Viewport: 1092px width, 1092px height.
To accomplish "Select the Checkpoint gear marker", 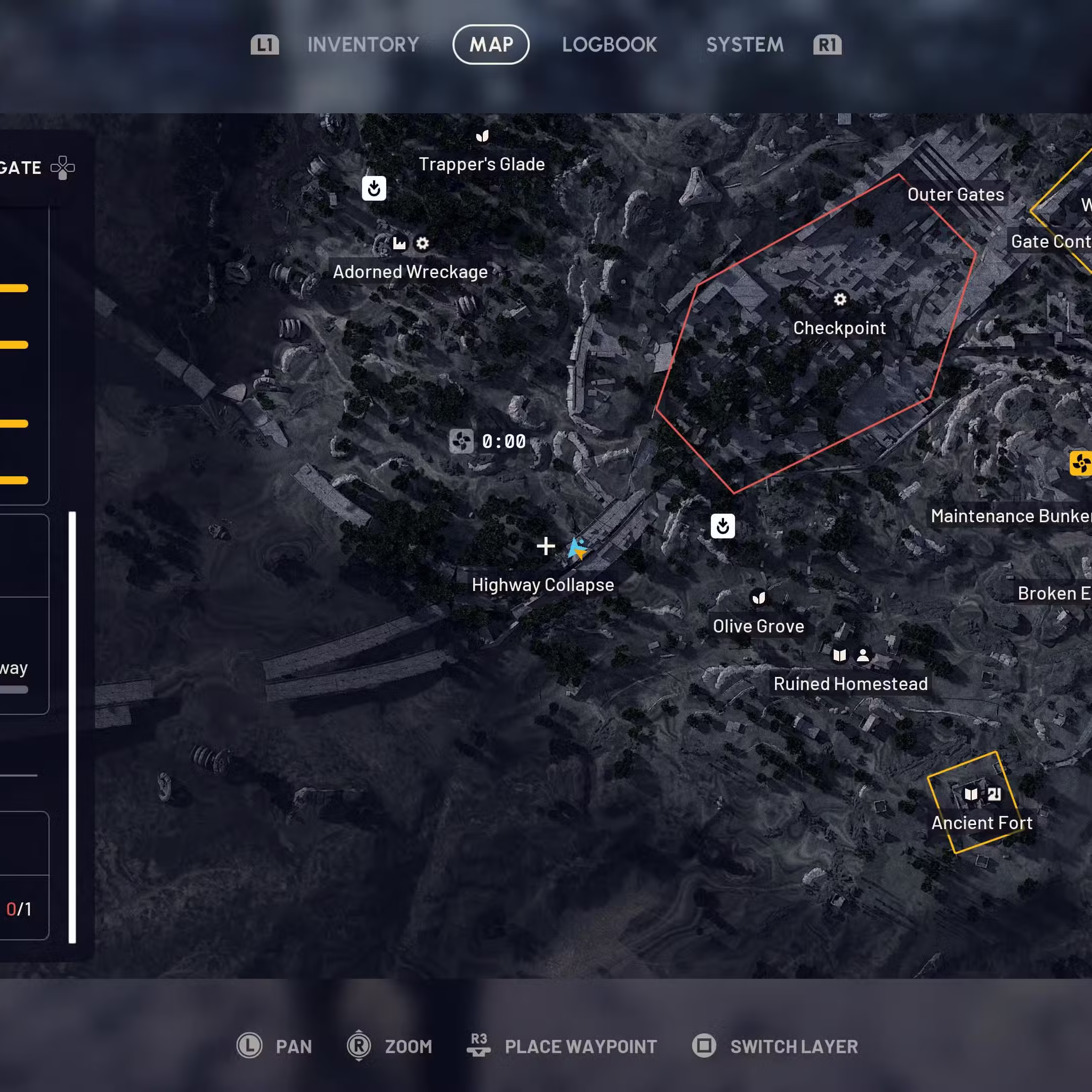I will (840, 299).
